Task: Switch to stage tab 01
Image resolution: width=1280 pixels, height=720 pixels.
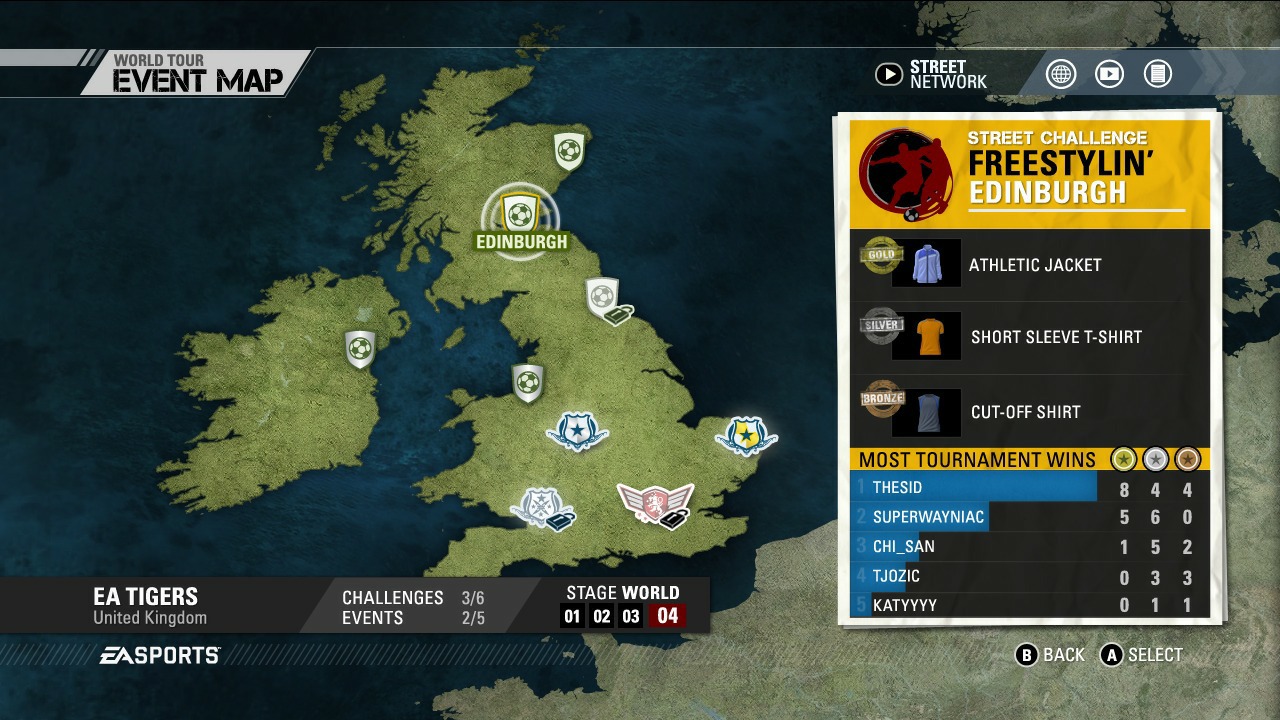Action: (x=571, y=616)
